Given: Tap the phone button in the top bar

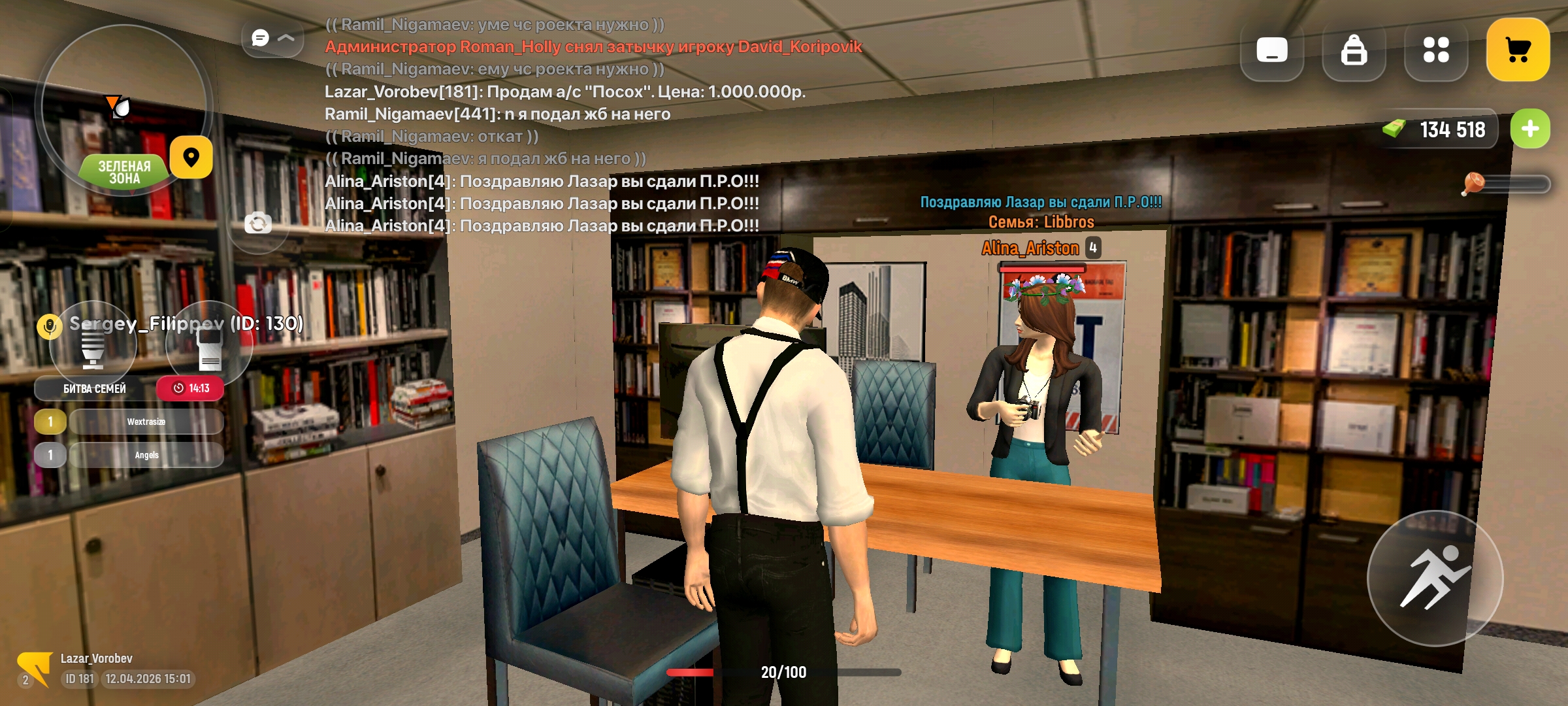Looking at the screenshot, I should coord(1271,50).
